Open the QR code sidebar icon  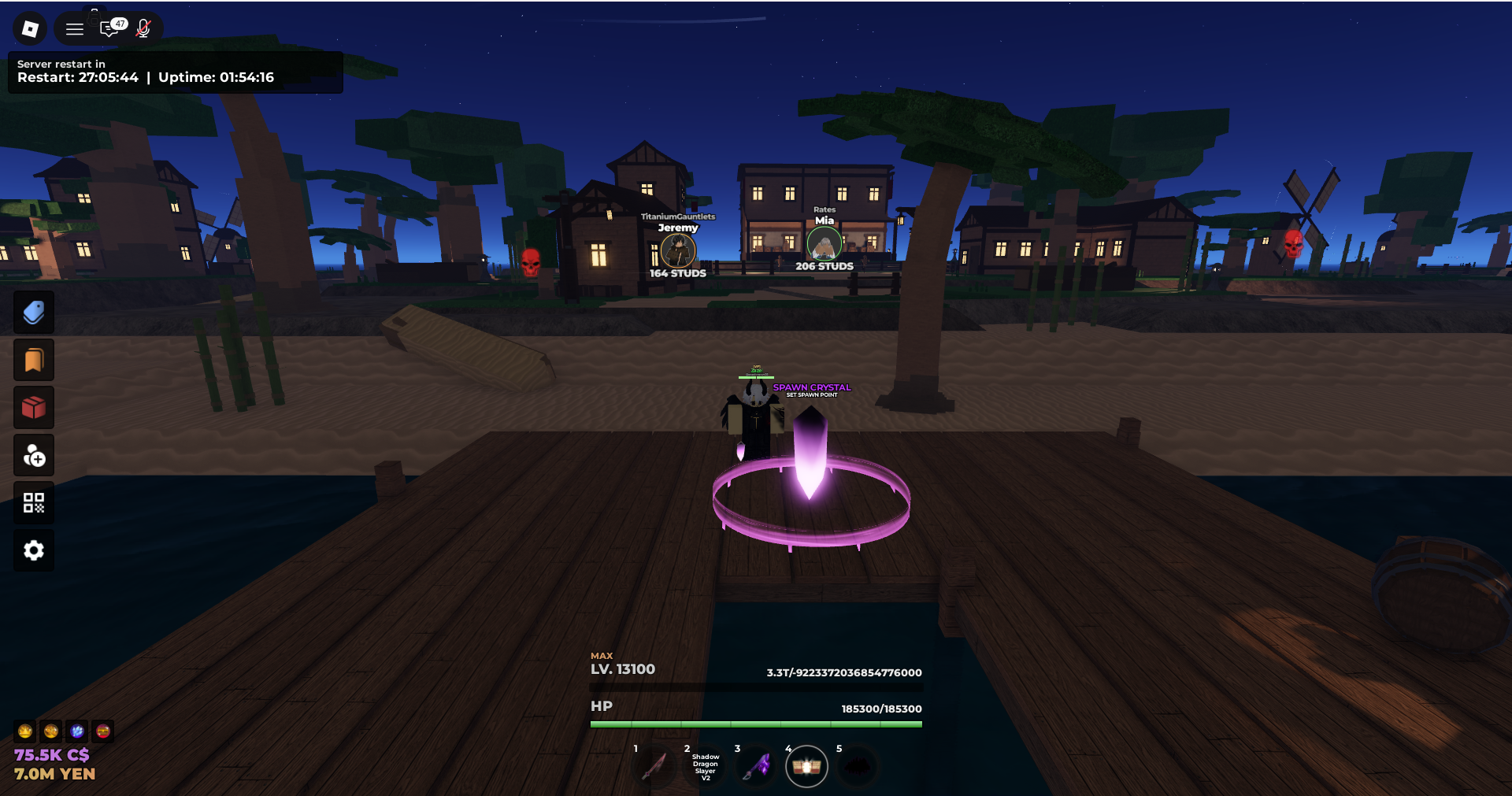coord(33,502)
